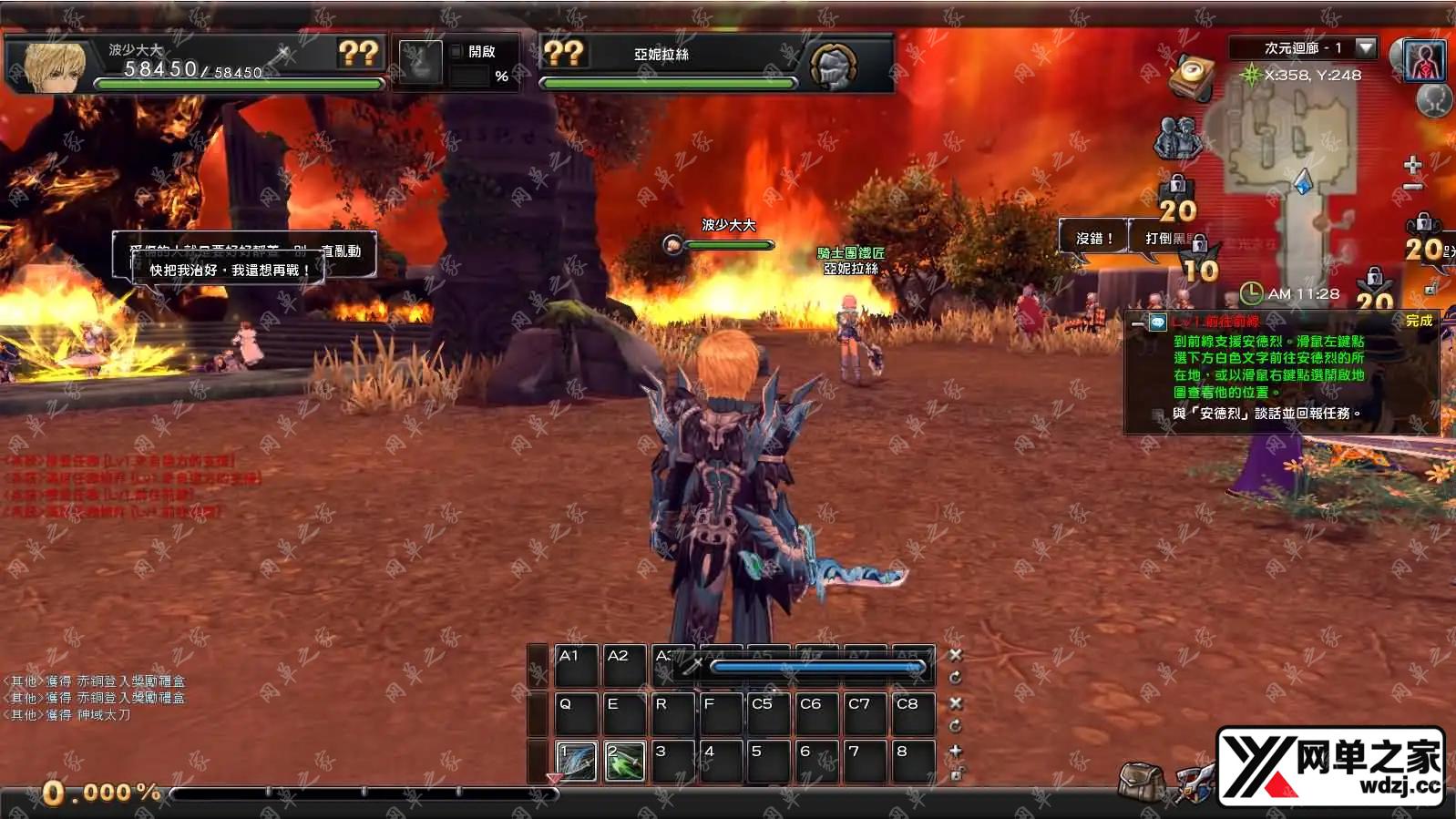Use the green slash skill in slot 2
This screenshot has height=819, width=1456.
tap(625, 761)
